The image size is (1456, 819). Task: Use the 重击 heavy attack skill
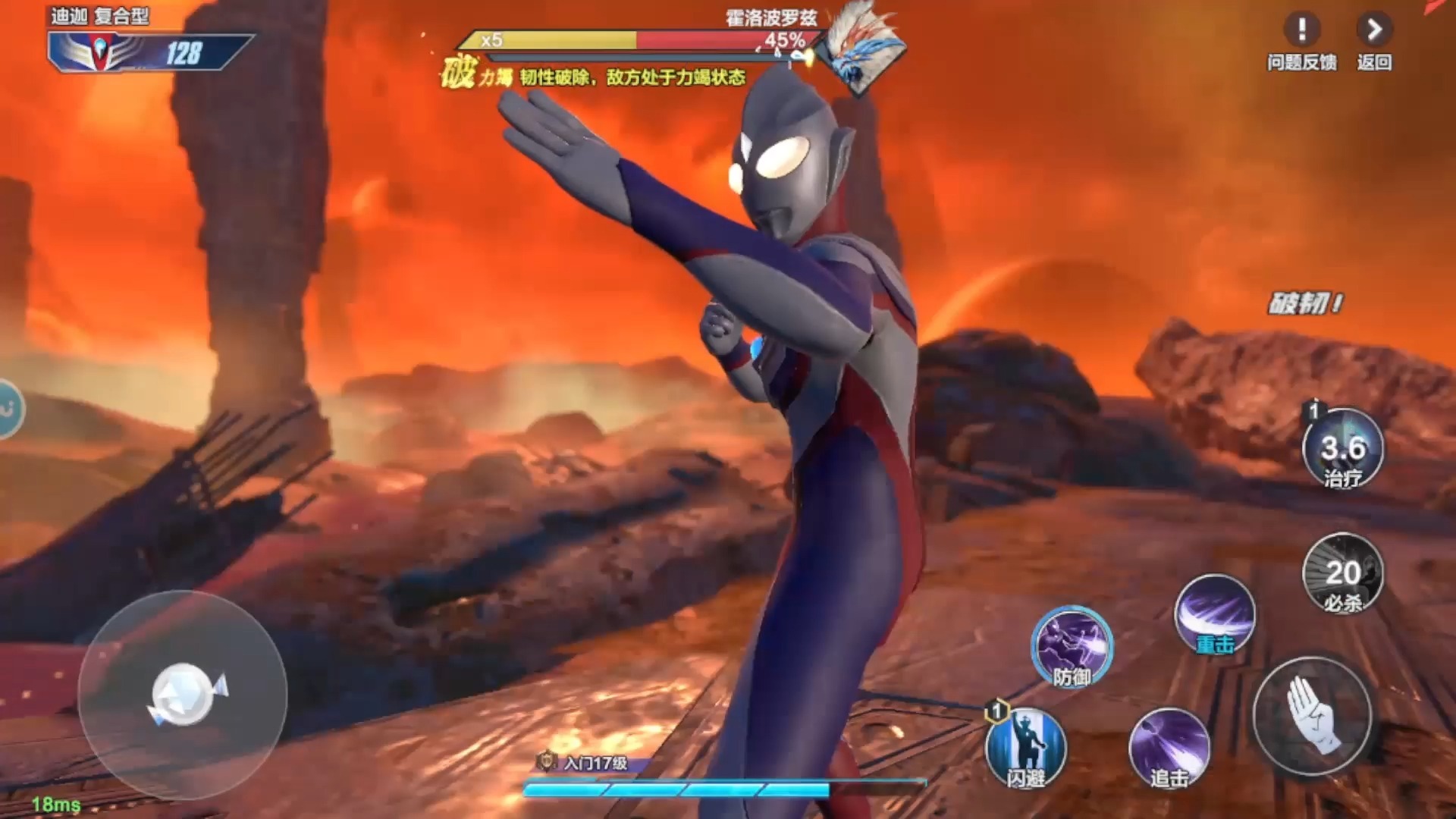[1215, 614]
